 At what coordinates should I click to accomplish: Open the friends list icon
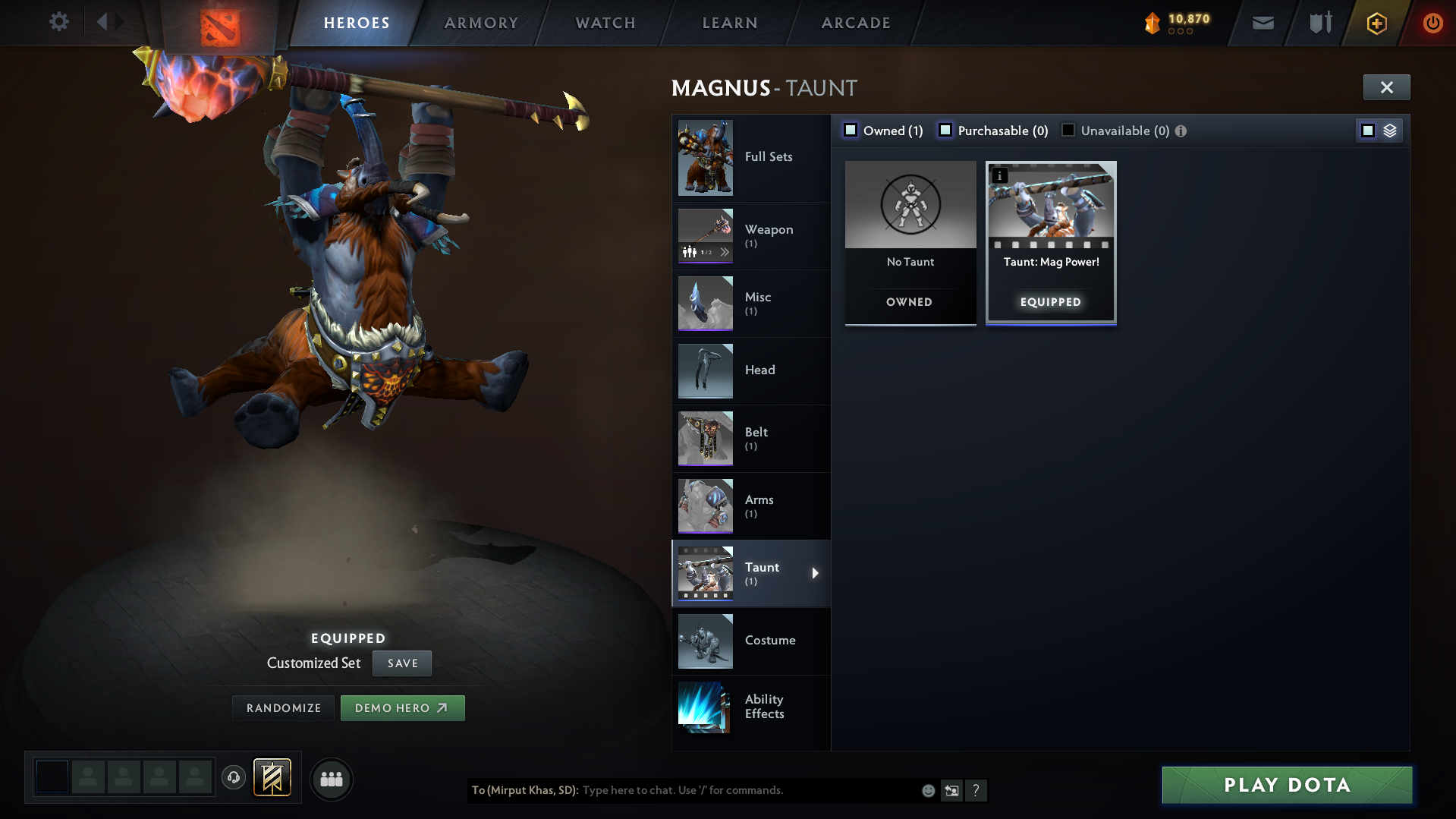[331, 779]
